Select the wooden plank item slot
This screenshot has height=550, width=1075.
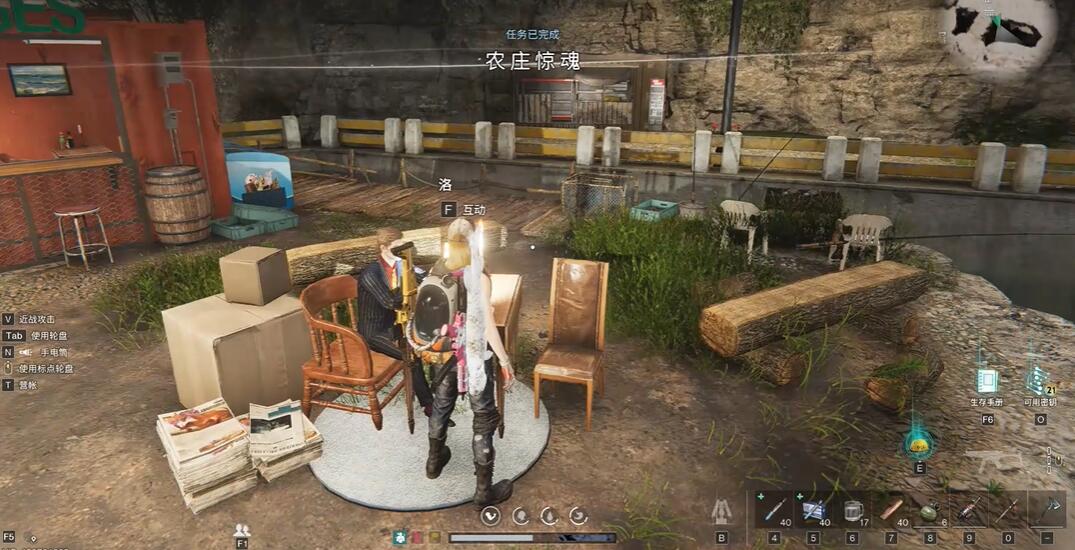click(x=890, y=510)
